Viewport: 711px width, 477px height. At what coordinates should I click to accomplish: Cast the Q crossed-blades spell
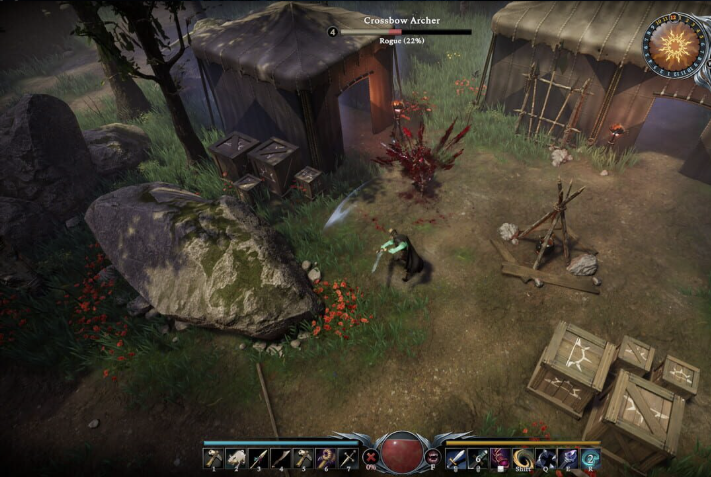(x=546, y=458)
